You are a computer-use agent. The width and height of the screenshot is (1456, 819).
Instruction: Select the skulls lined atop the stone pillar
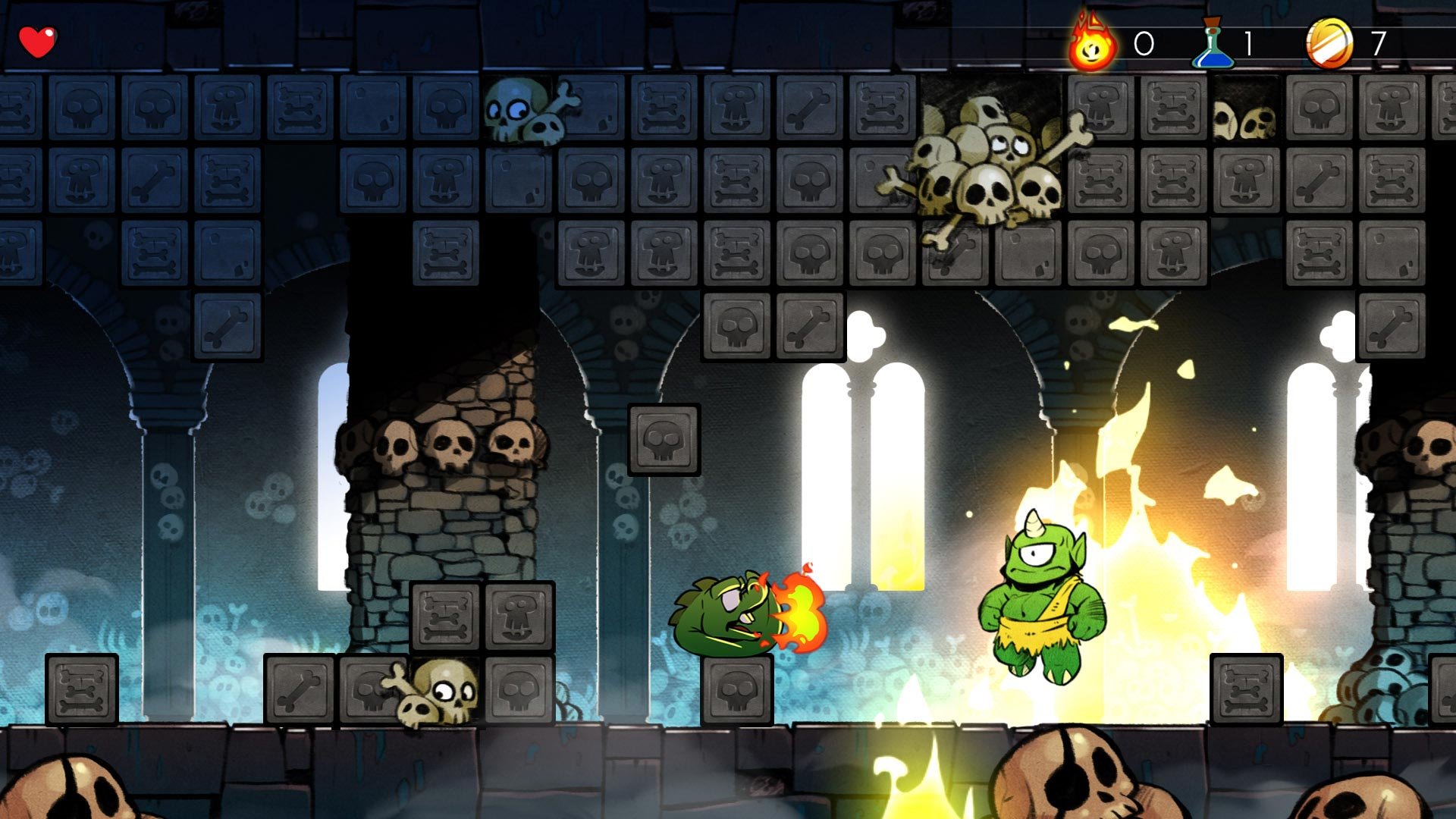(x=447, y=447)
